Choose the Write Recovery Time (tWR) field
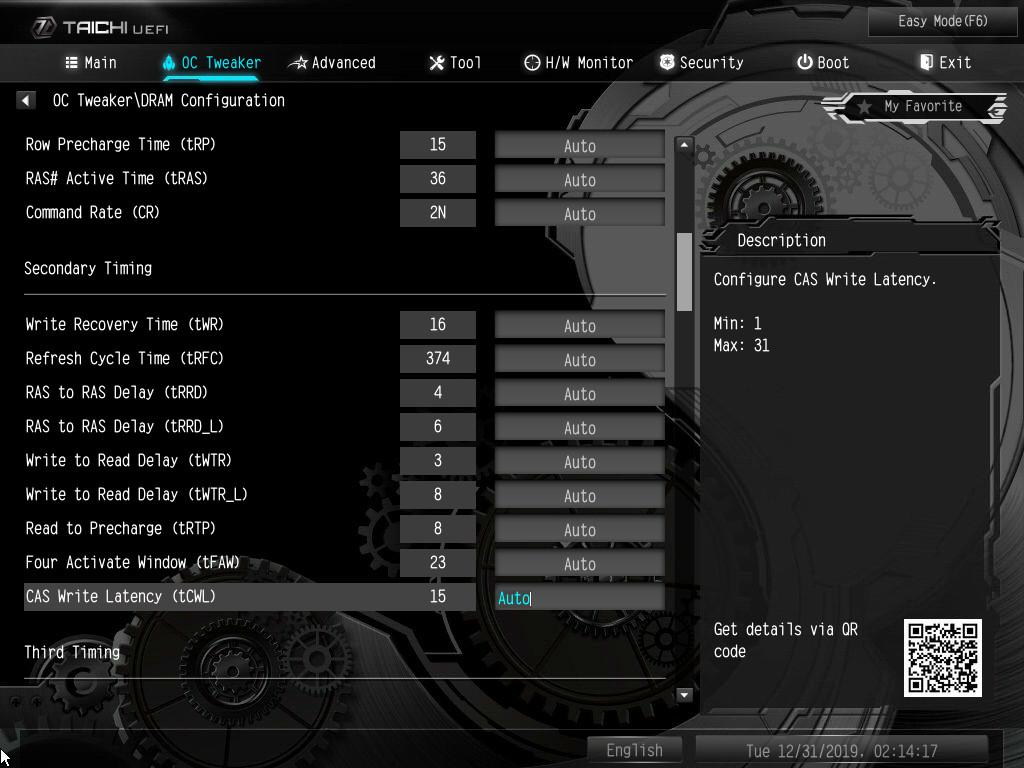Screen dimensions: 1024x768 pyautogui.click(x=579, y=326)
